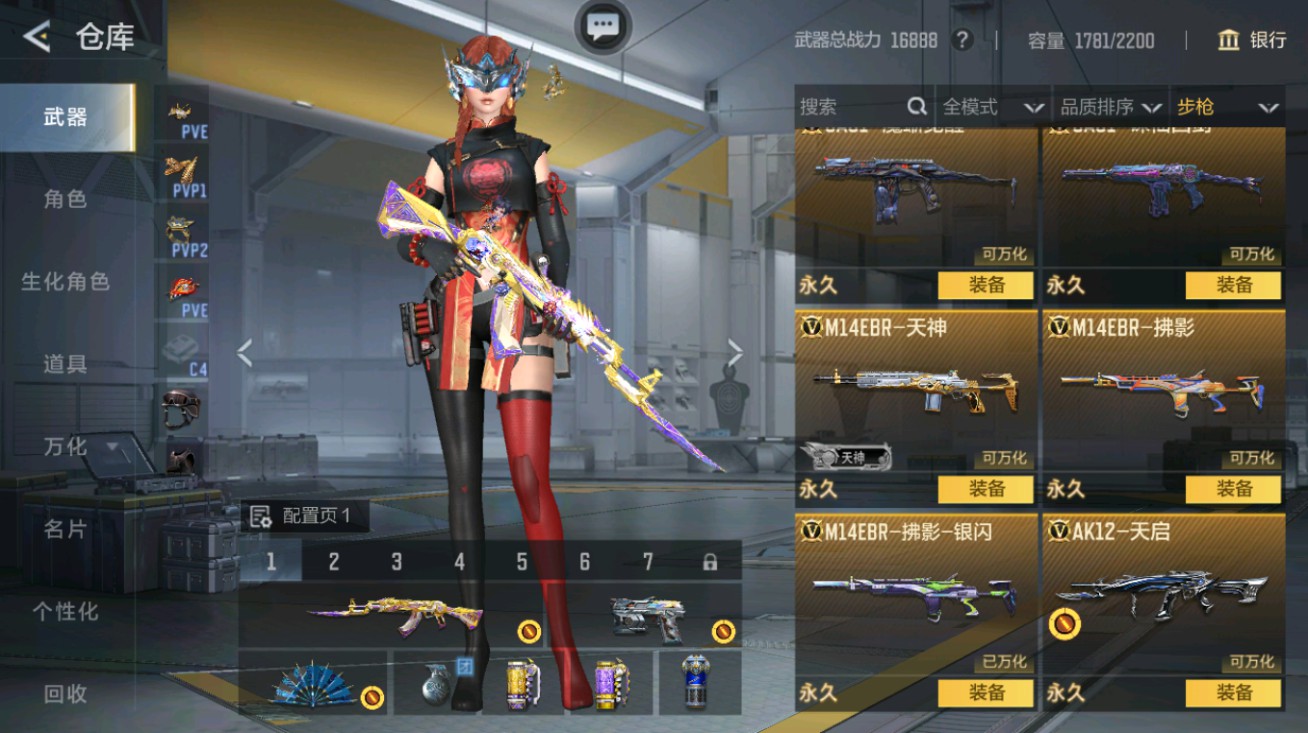This screenshot has height=733, width=1308.
Task: Switch to loadout page 3
Action: click(x=396, y=562)
